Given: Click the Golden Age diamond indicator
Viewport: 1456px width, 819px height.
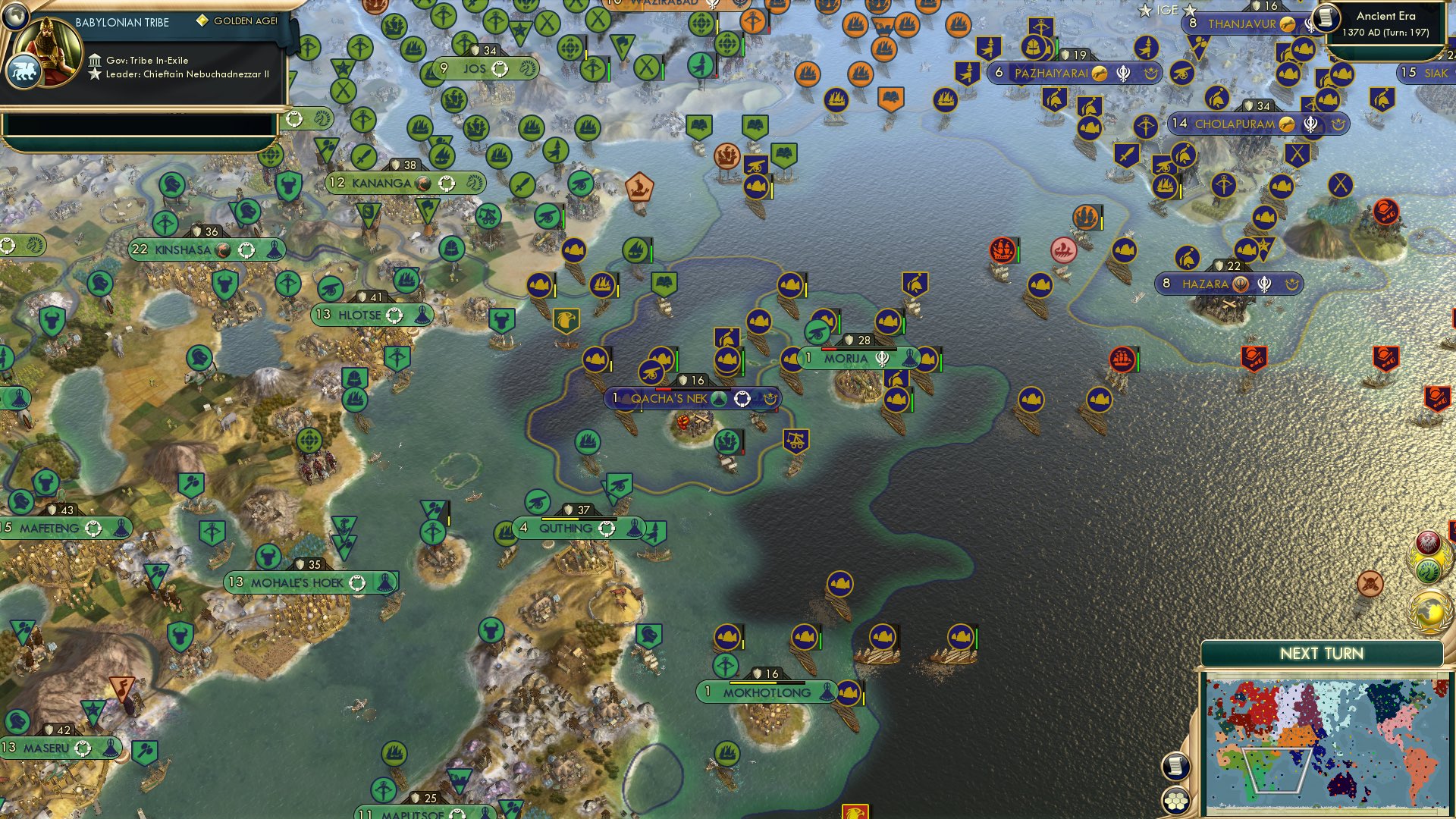Looking at the screenshot, I should [x=202, y=23].
